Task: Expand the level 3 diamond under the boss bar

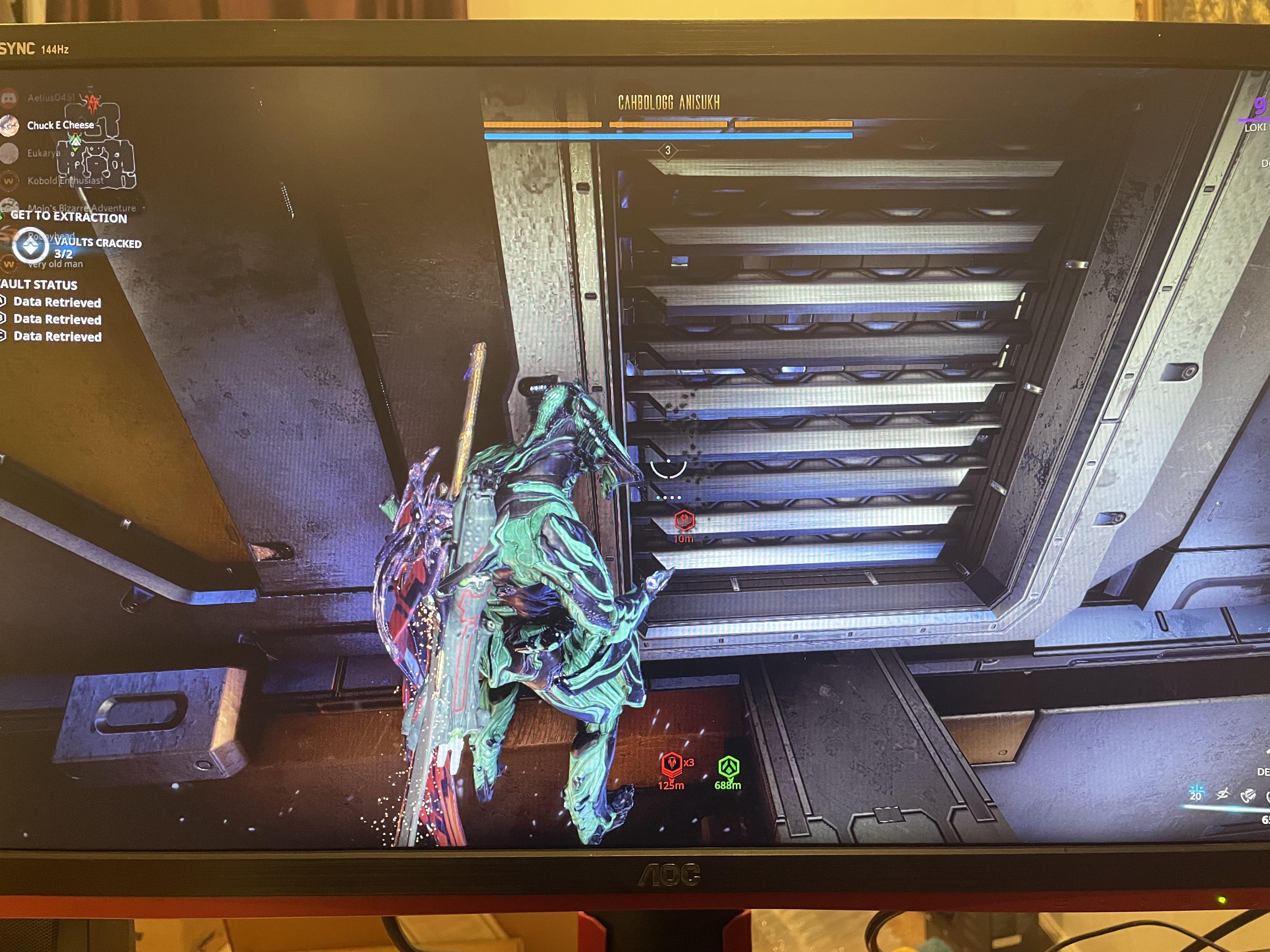Action: (x=668, y=151)
